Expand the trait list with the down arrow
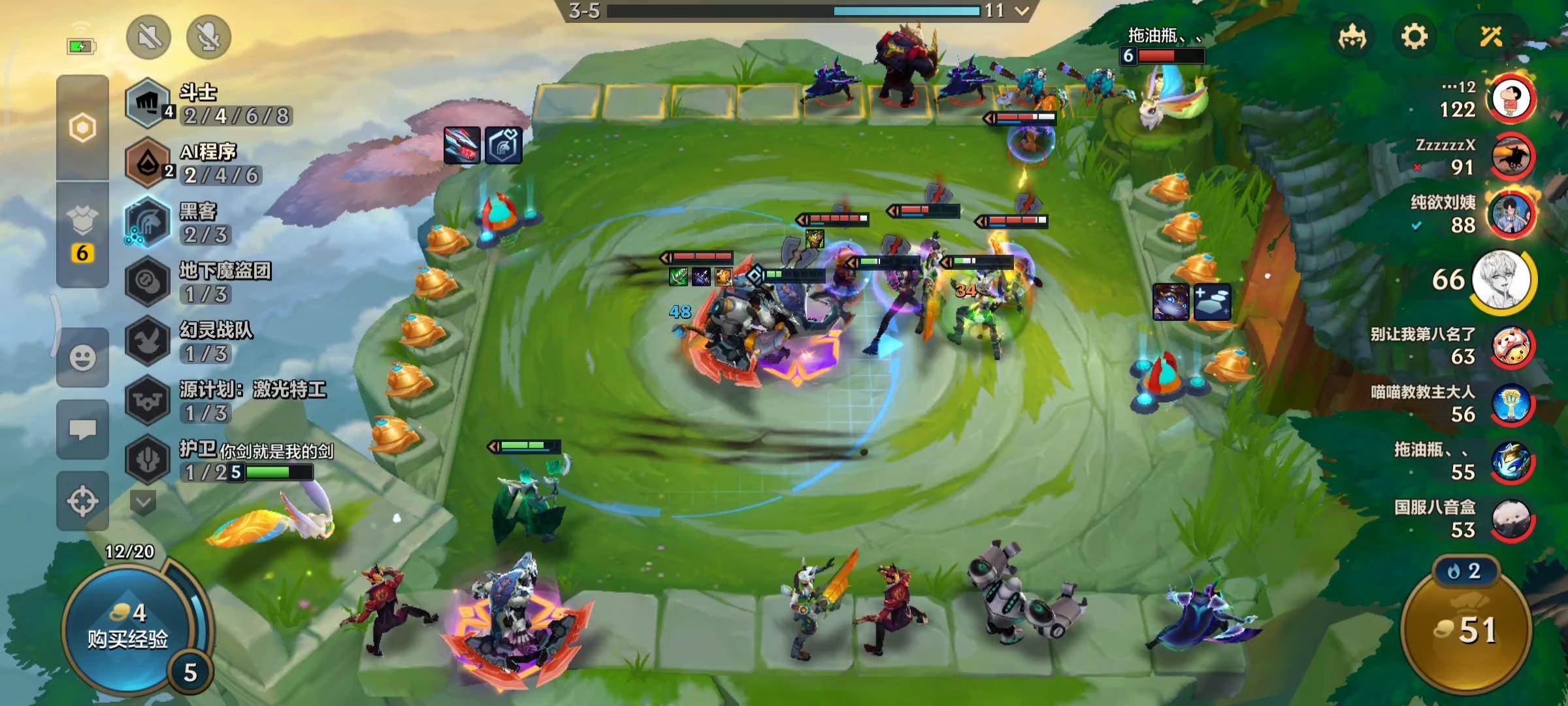This screenshot has width=1568, height=706. click(x=143, y=502)
